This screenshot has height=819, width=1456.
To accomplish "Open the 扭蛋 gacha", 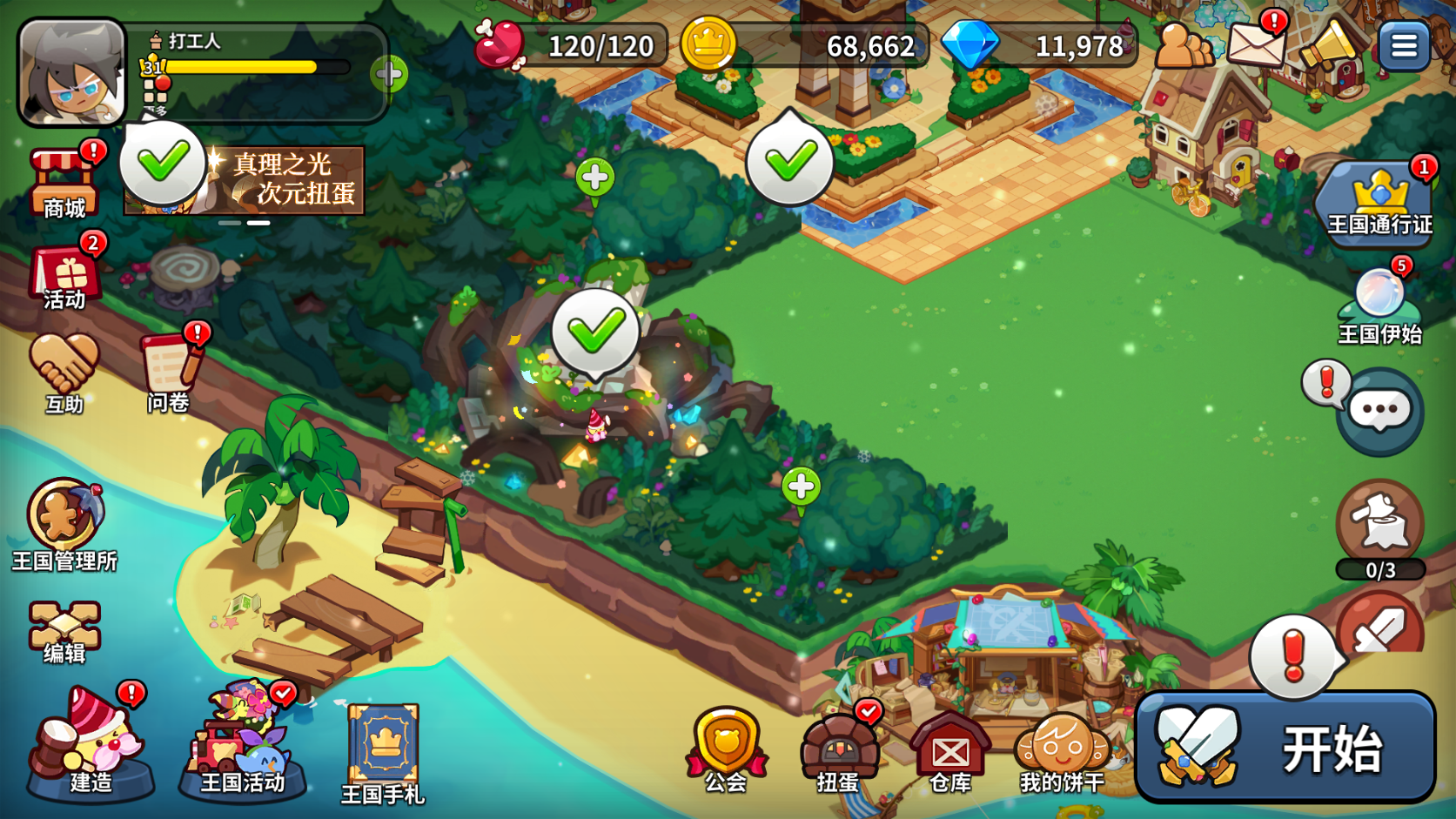I will 838,749.
